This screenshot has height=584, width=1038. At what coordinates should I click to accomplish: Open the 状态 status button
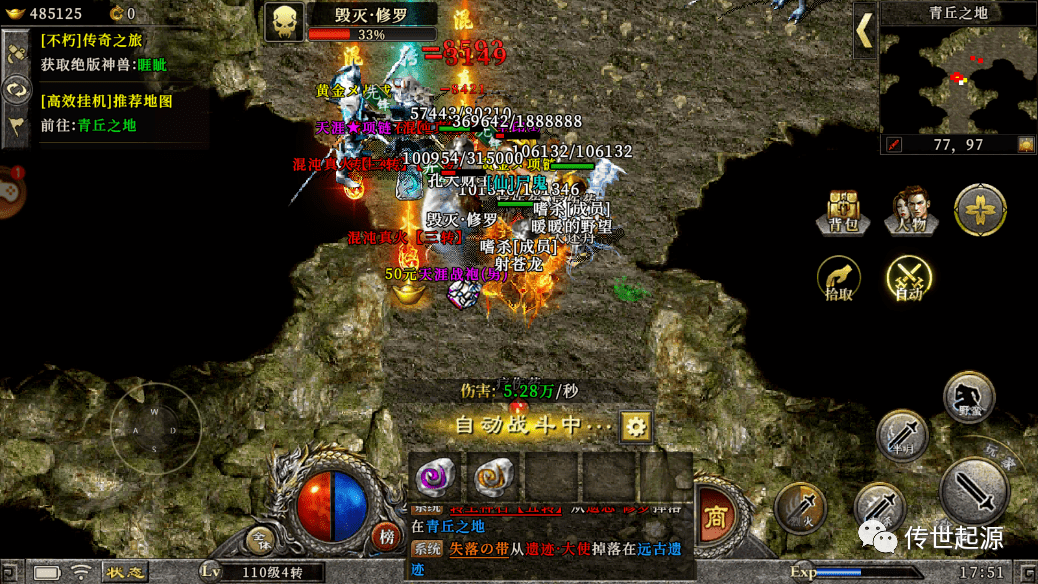click(x=128, y=572)
